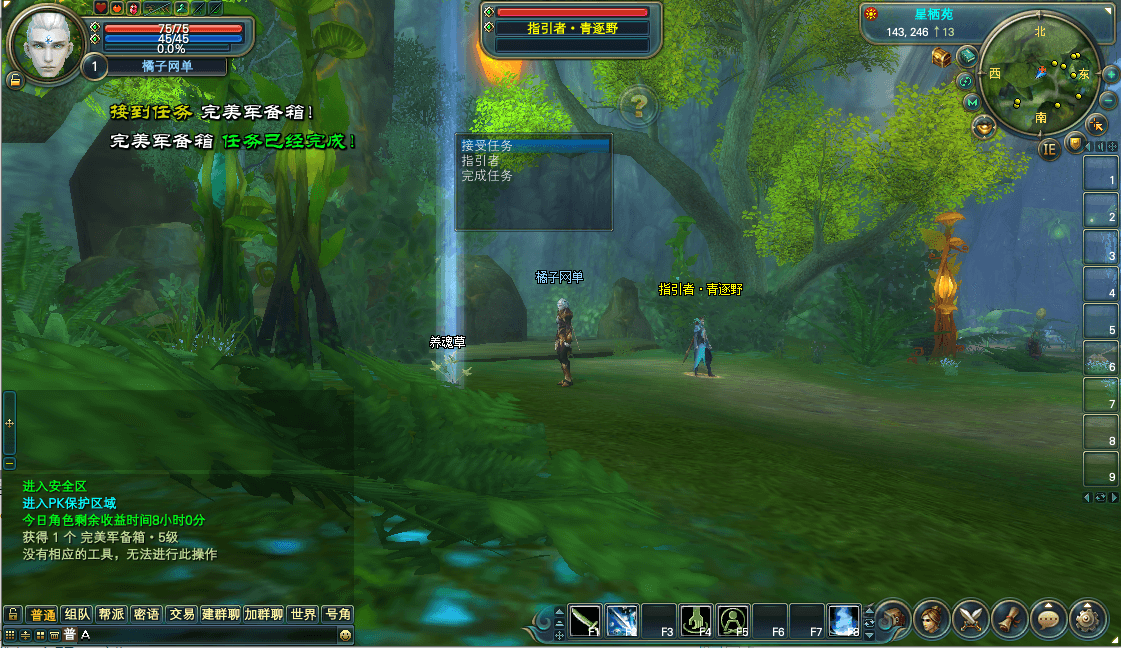
Task: Open the chat emoji smiley picker
Action: [345, 635]
